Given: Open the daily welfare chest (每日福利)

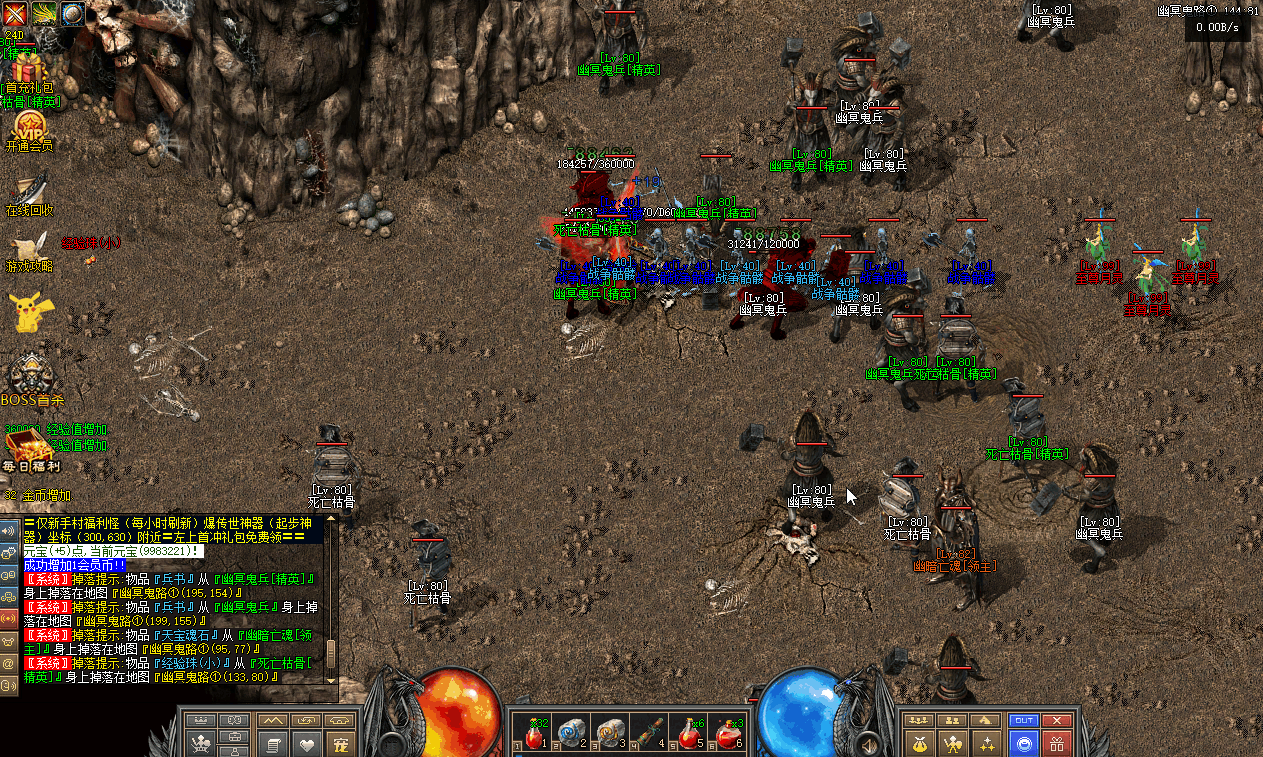Looking at the screenshot, I should click(28, 446).
